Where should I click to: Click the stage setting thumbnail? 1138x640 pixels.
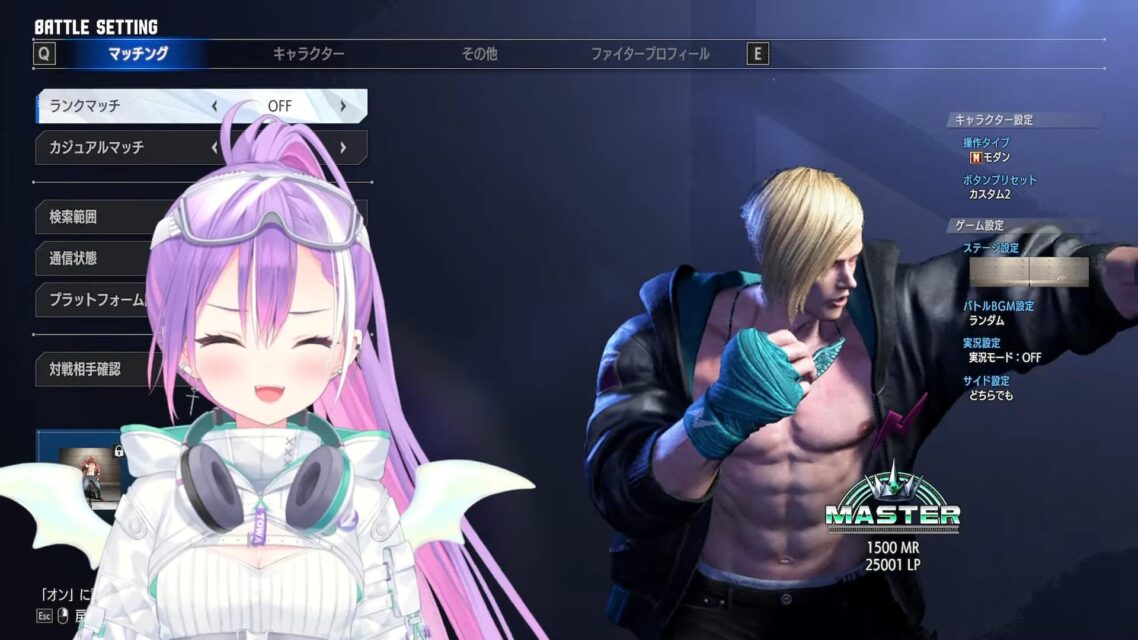pyautogui.click(x=1028, y=272)
